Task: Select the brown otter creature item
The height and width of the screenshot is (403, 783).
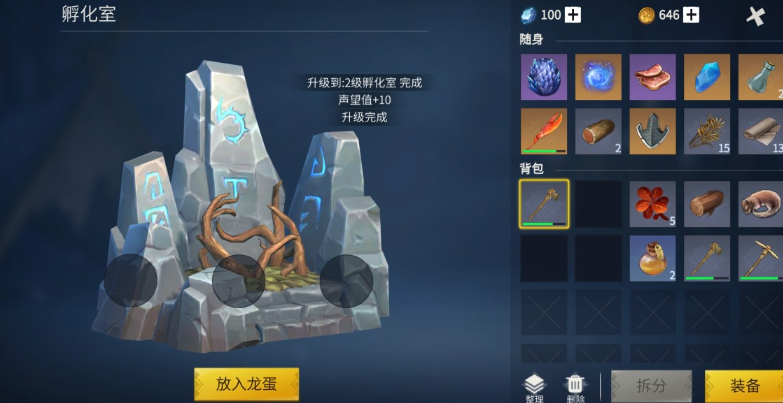Action: (761, 204)
